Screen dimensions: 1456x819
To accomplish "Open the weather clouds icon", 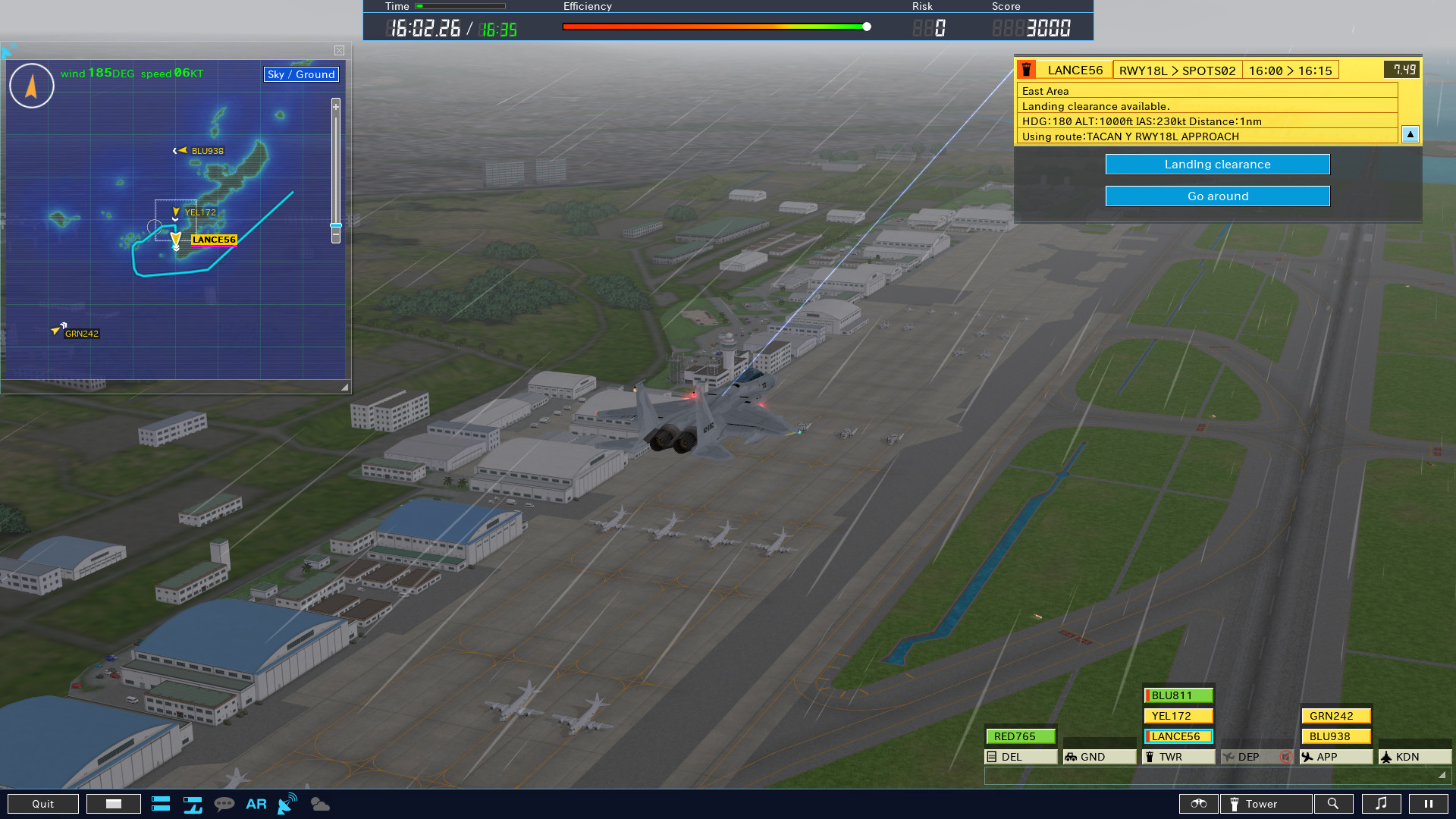I will click(320, 804).
